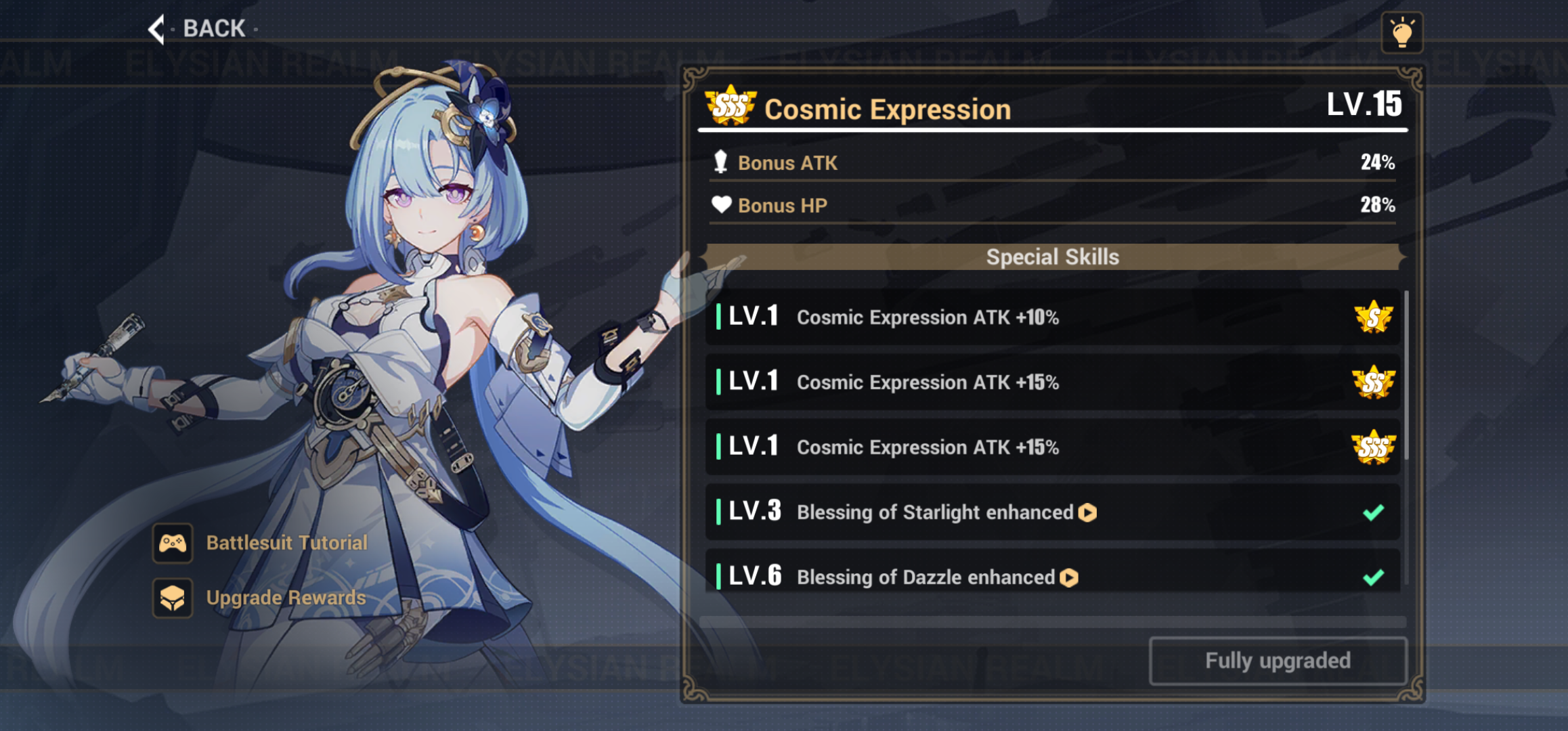This screenshot has height=731, width=1568.
Task: Click the Upgrade Rewards box icon
Action: 173,598
